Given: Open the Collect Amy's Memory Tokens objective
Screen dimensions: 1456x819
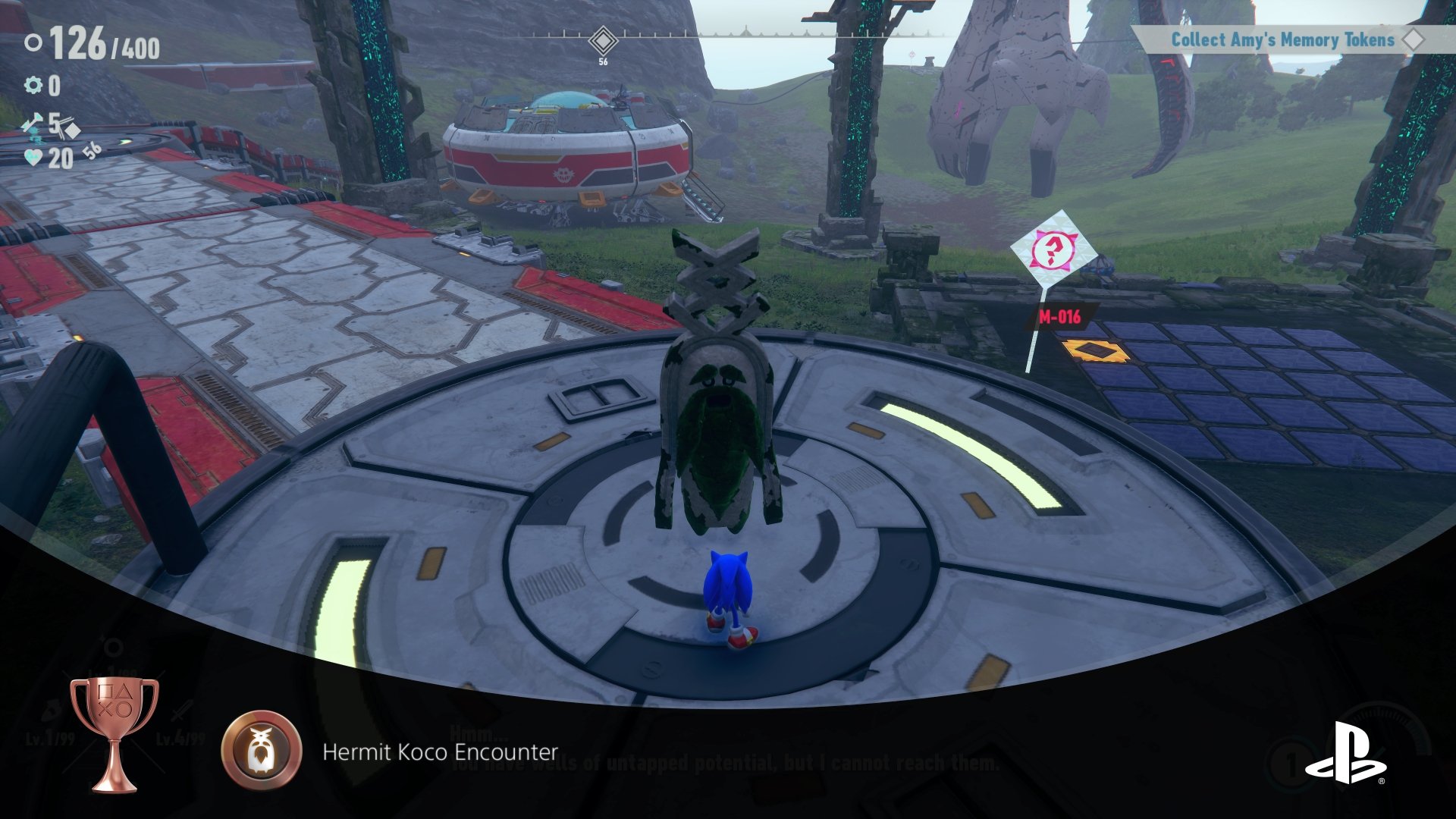Looking at the screenshot, I should [x=1282, y=40].
